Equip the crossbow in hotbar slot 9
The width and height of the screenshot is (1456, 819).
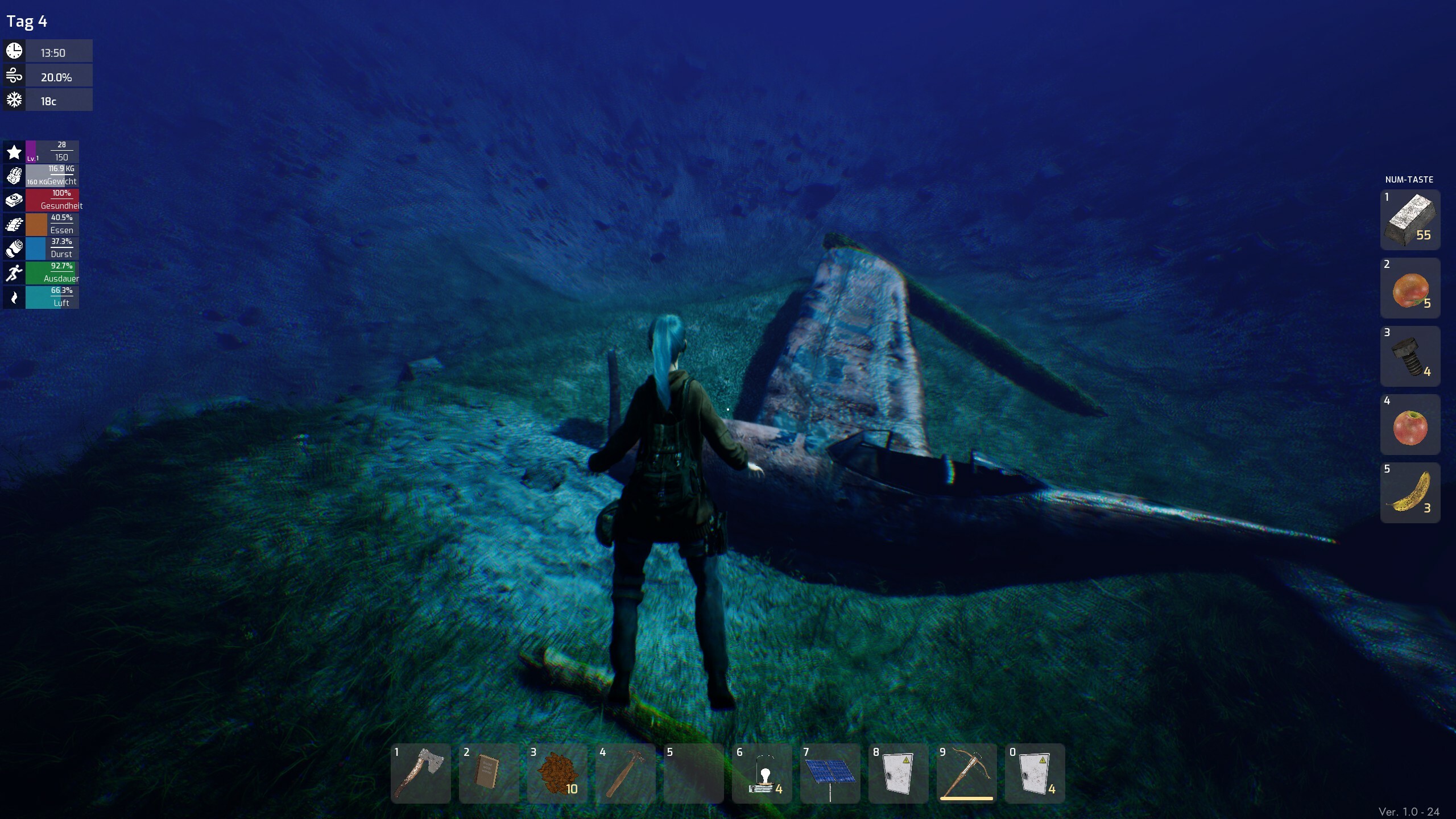[966, 773]
